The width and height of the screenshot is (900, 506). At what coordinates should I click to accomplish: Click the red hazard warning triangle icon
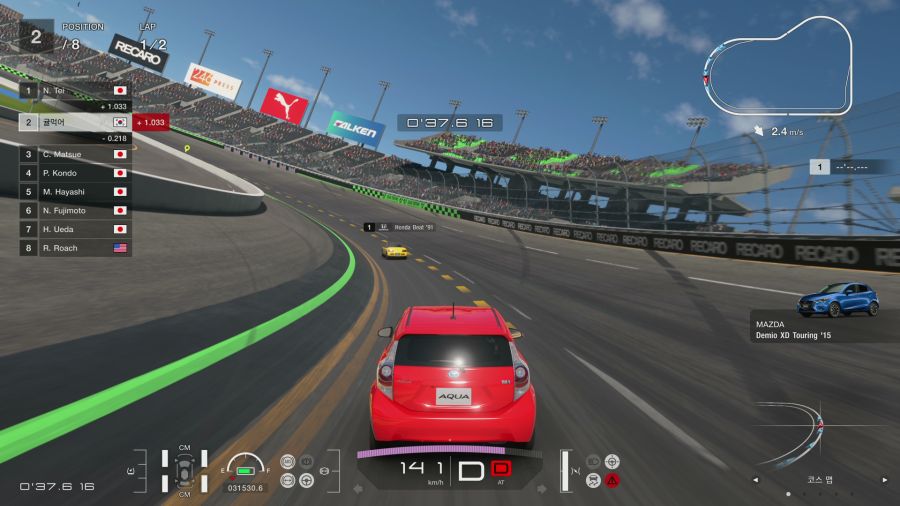point(612,480)
